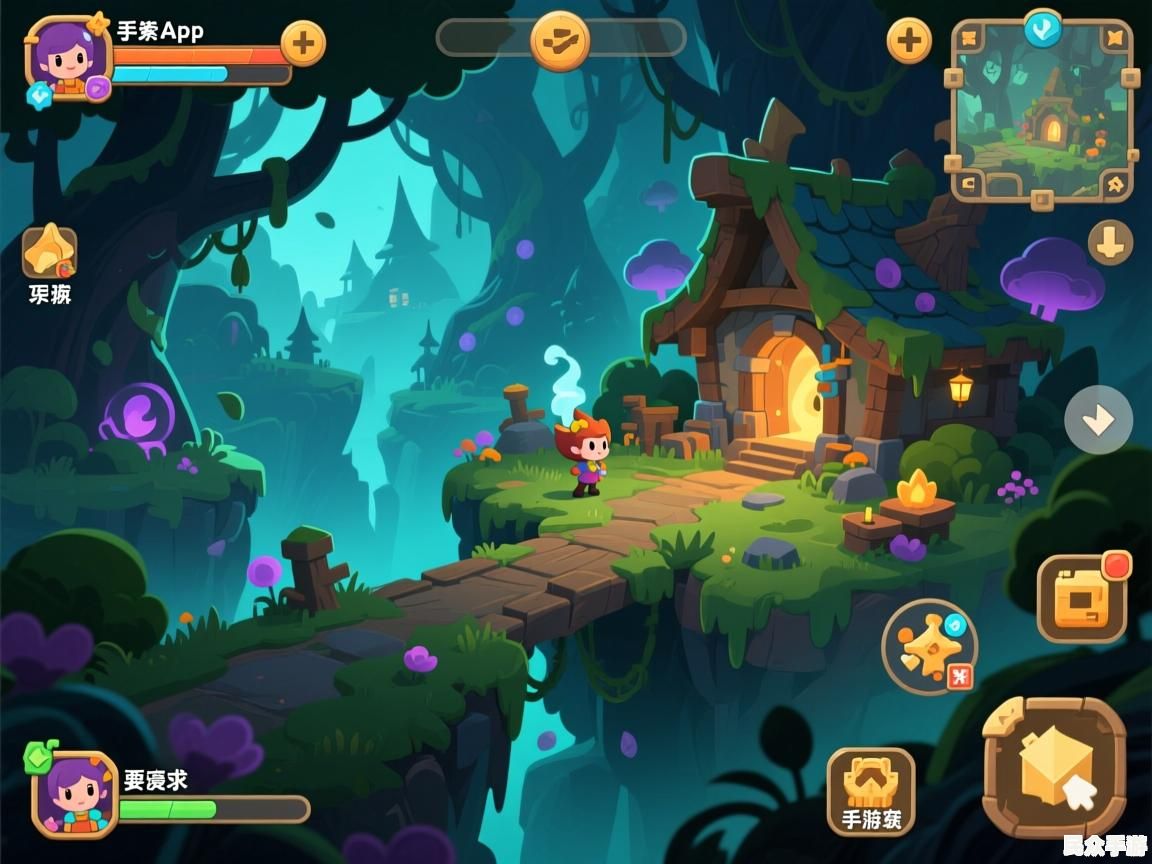Activate the round golden star button

tap(929, 647)
